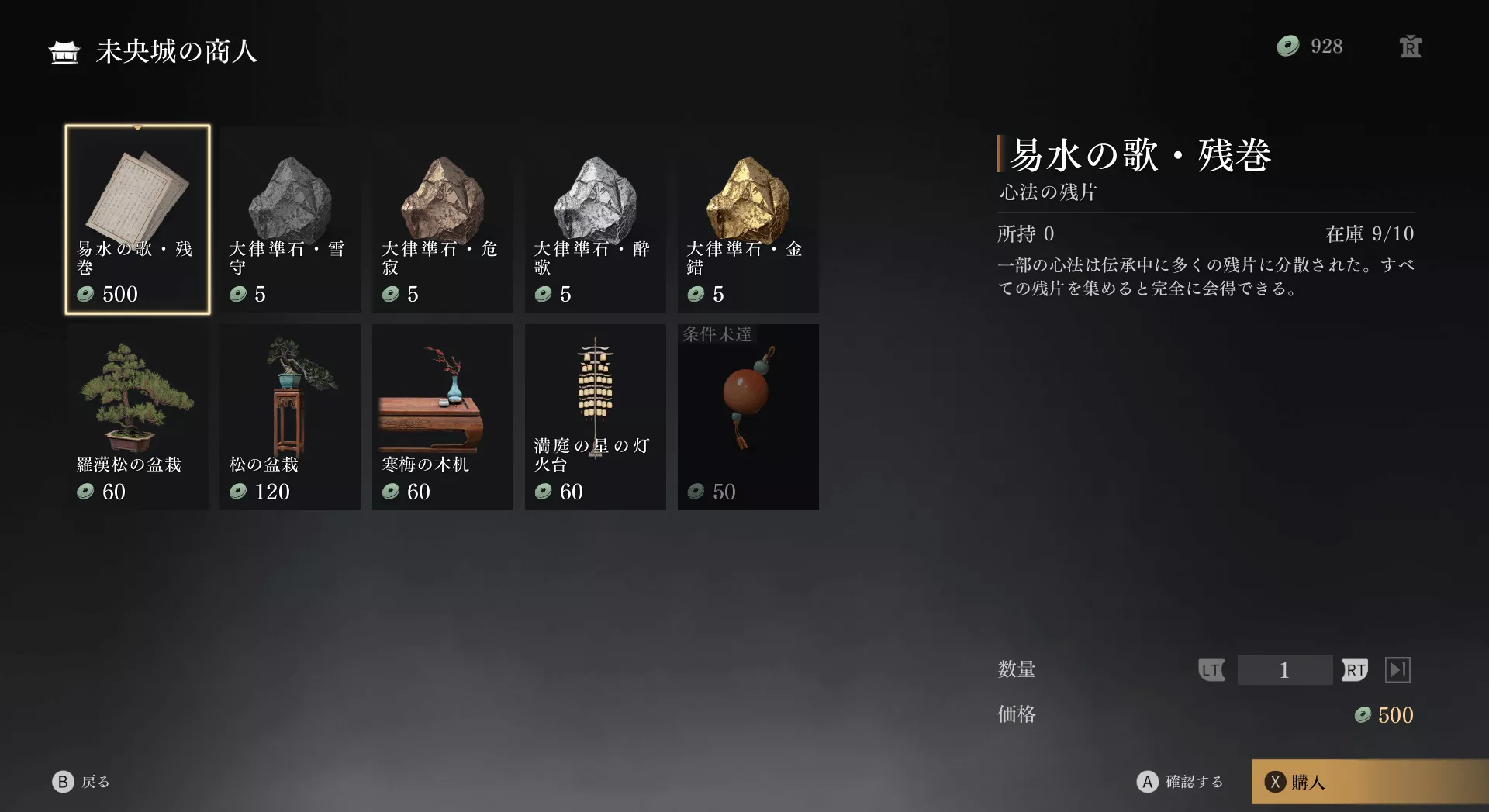Select the 羅漢松の盆栽 bonsai item

(x=136, y=415)
